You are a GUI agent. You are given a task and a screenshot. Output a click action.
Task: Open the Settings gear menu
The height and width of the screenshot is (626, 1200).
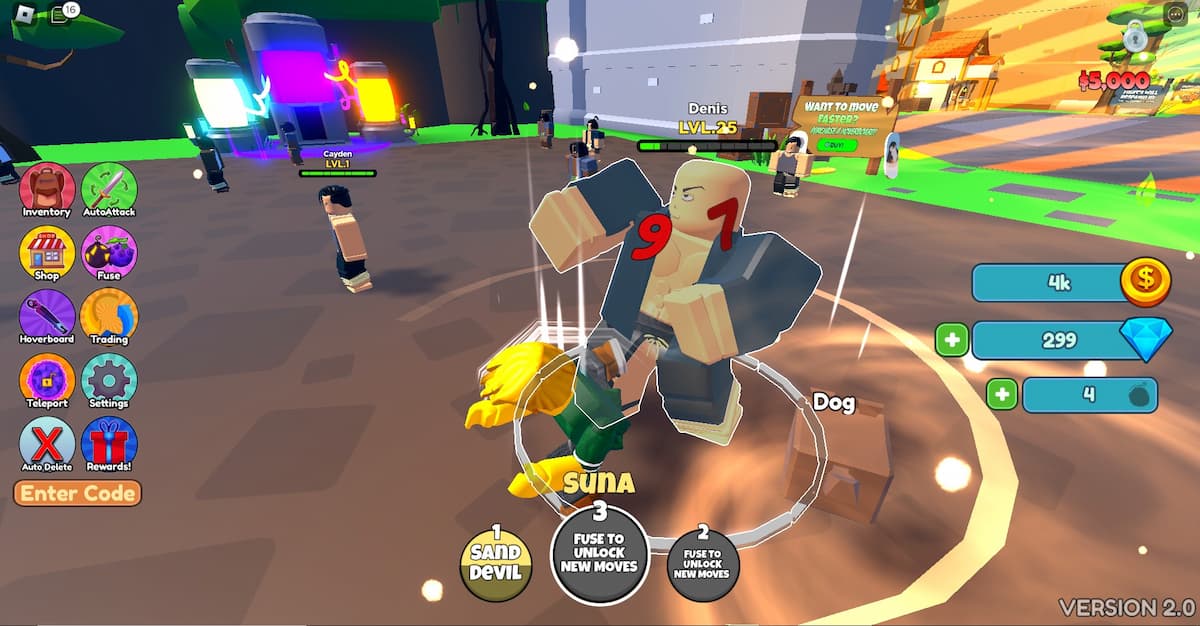(x=109, y=381)
